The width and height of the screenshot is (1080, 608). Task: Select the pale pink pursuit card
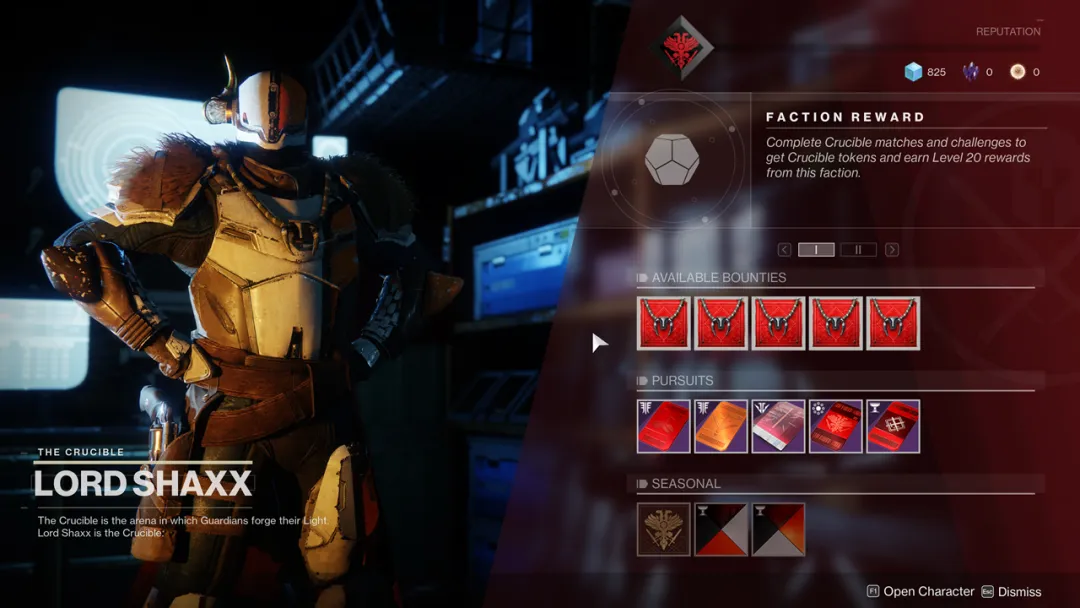pos(779,426)
